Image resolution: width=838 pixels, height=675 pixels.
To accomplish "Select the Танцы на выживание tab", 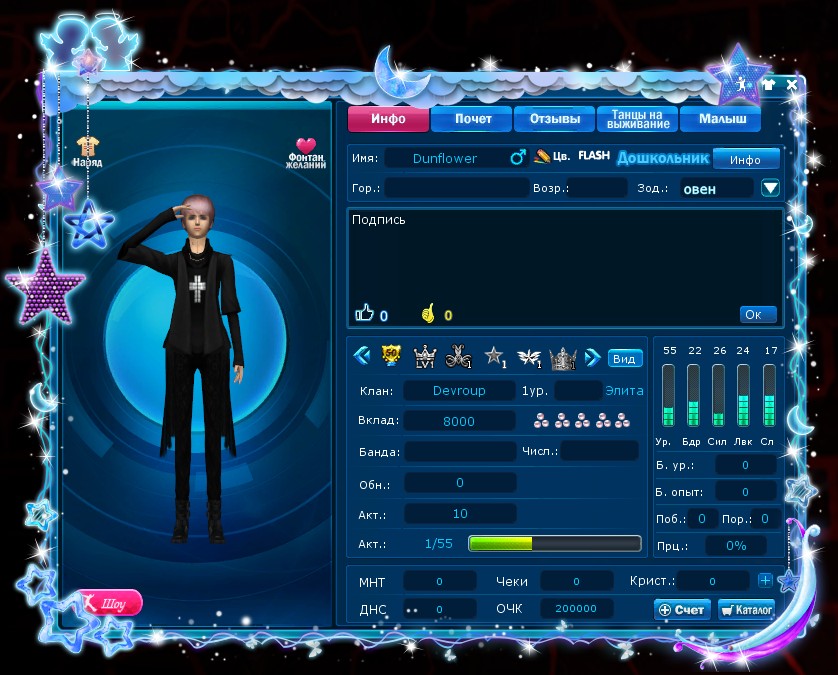I will (x=637, y=120).
